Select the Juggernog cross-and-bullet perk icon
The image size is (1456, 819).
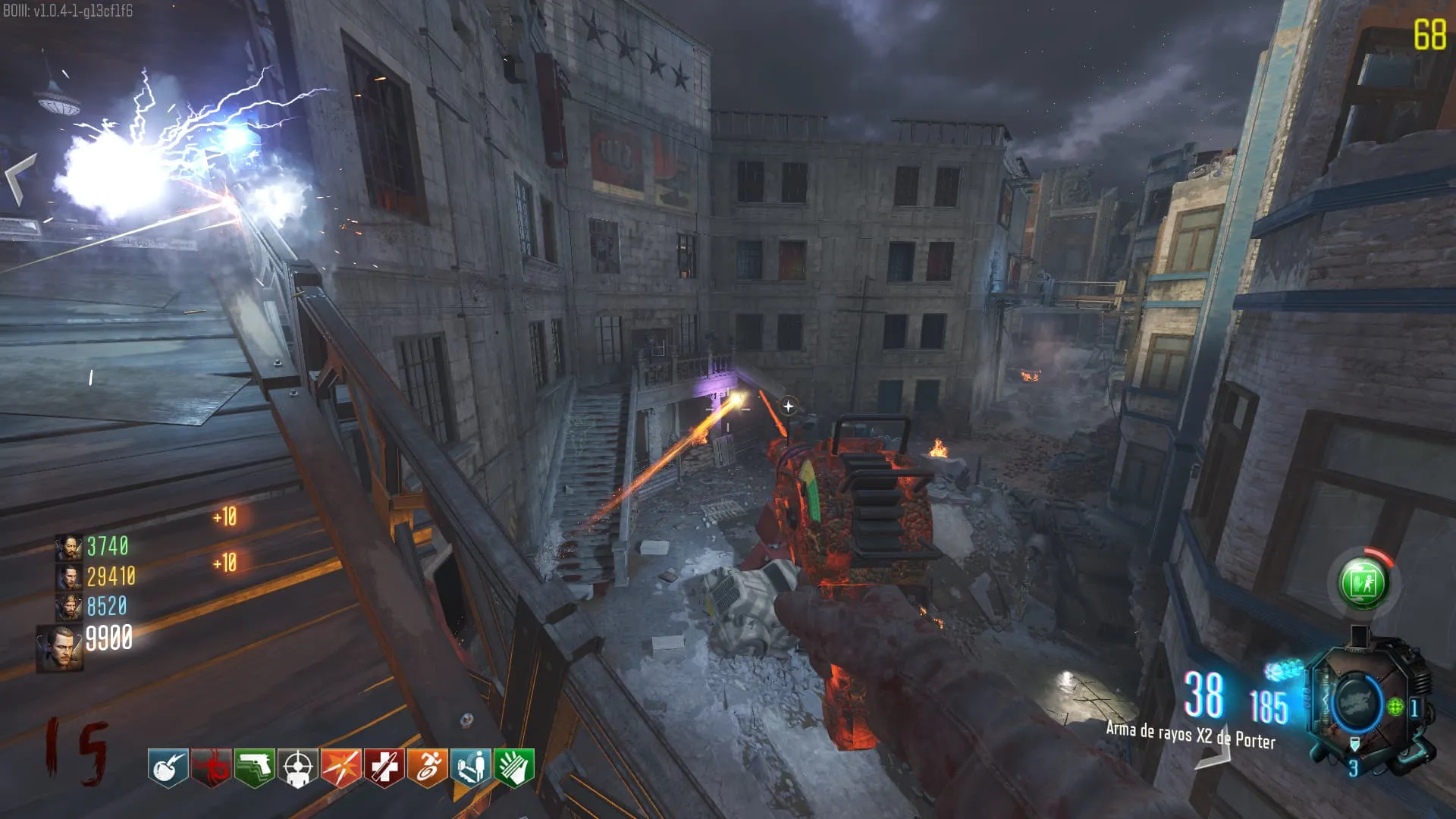click(384, 768)
